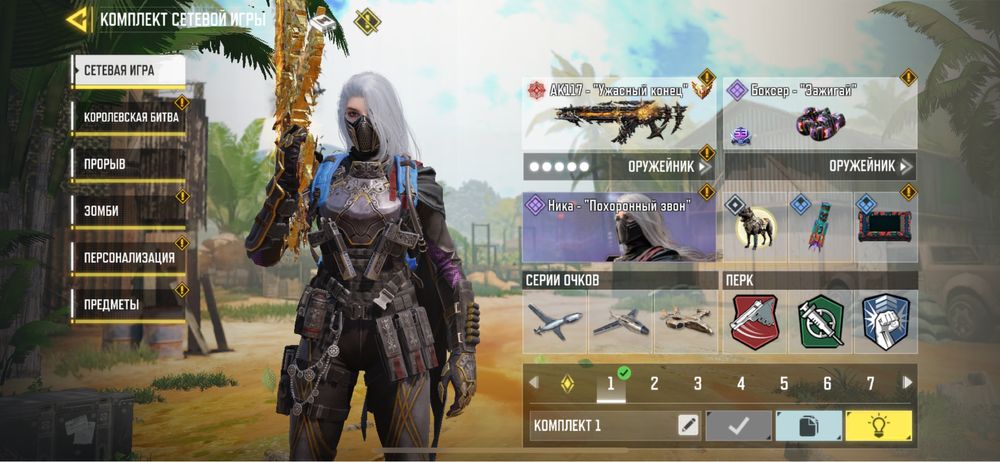Screen dimensions: 1000x462
Task: Choose the red perk slot
Action: 755,322
